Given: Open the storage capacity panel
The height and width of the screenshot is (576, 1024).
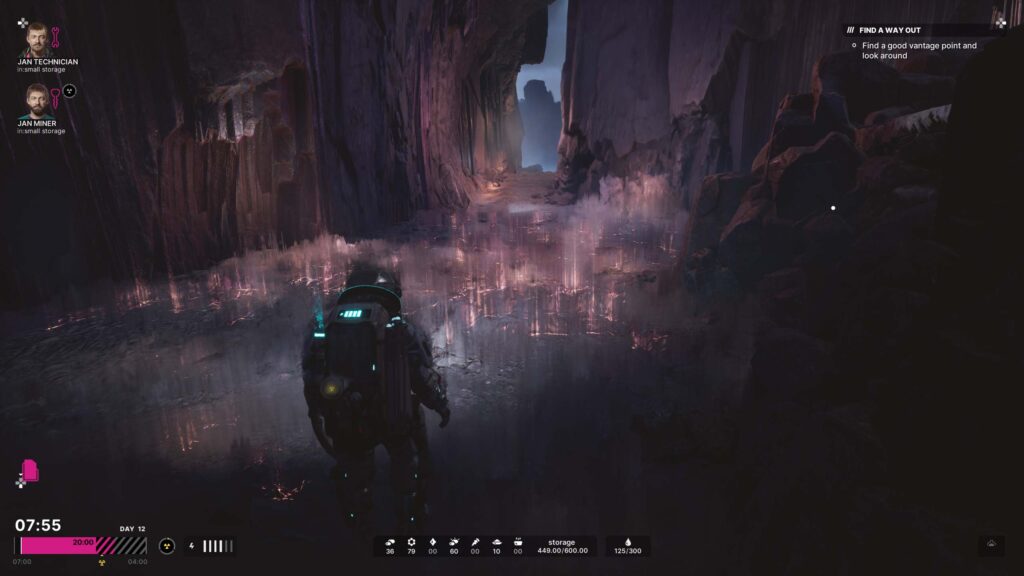Looking at the screenshot, I should tap(561, 546).
